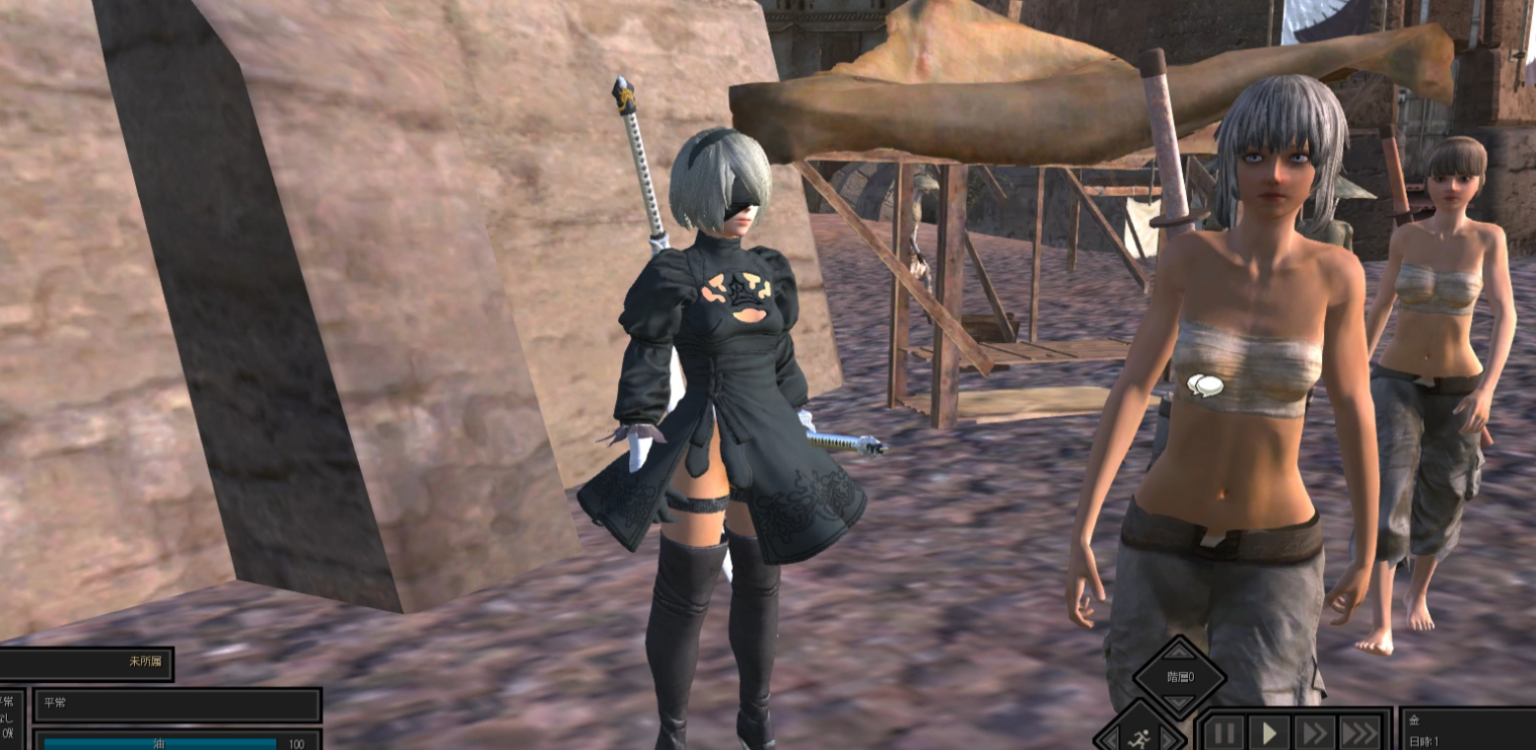
Task: Click the teal 油 progress bar
Action: (160, 744)
